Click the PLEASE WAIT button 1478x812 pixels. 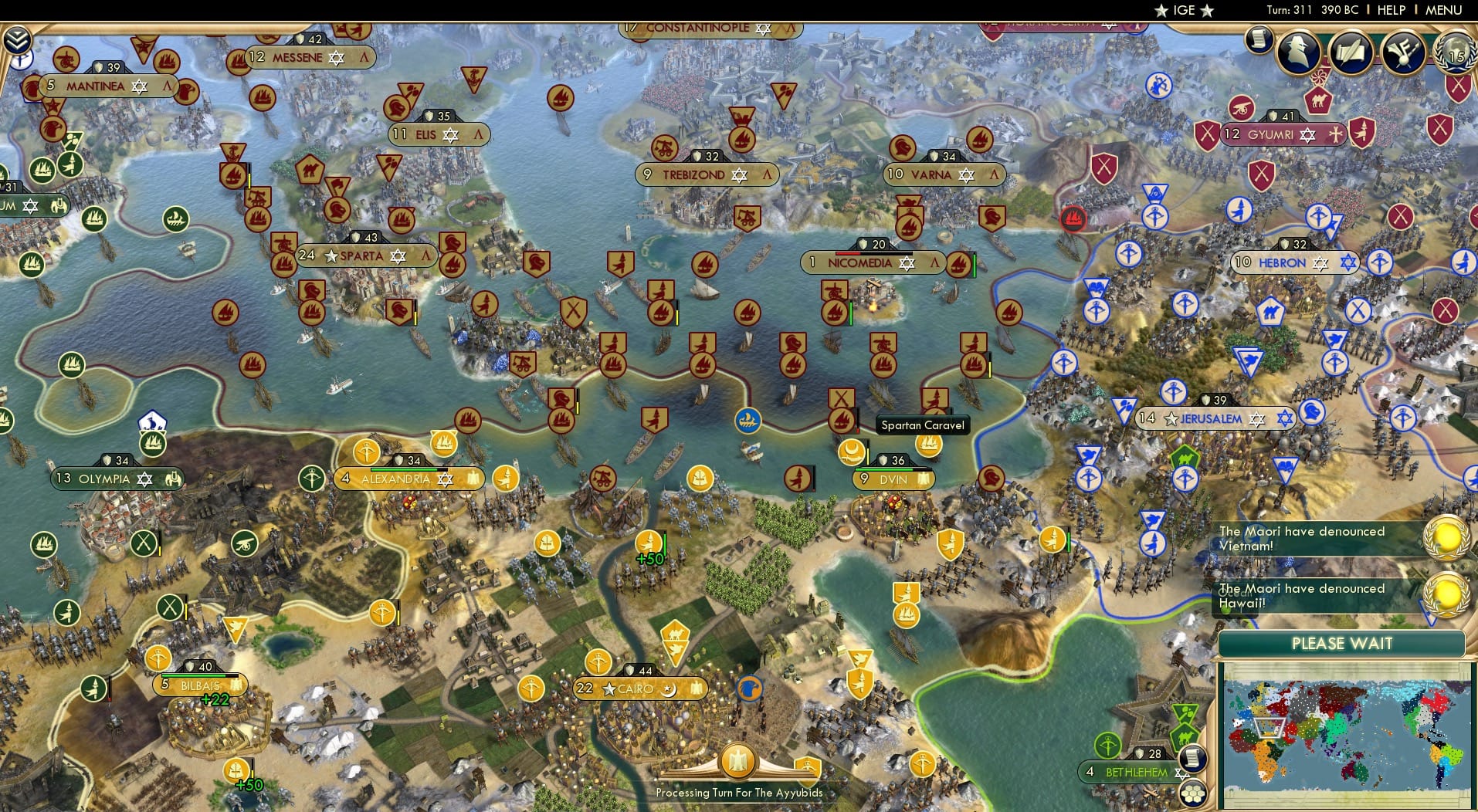1341,644
